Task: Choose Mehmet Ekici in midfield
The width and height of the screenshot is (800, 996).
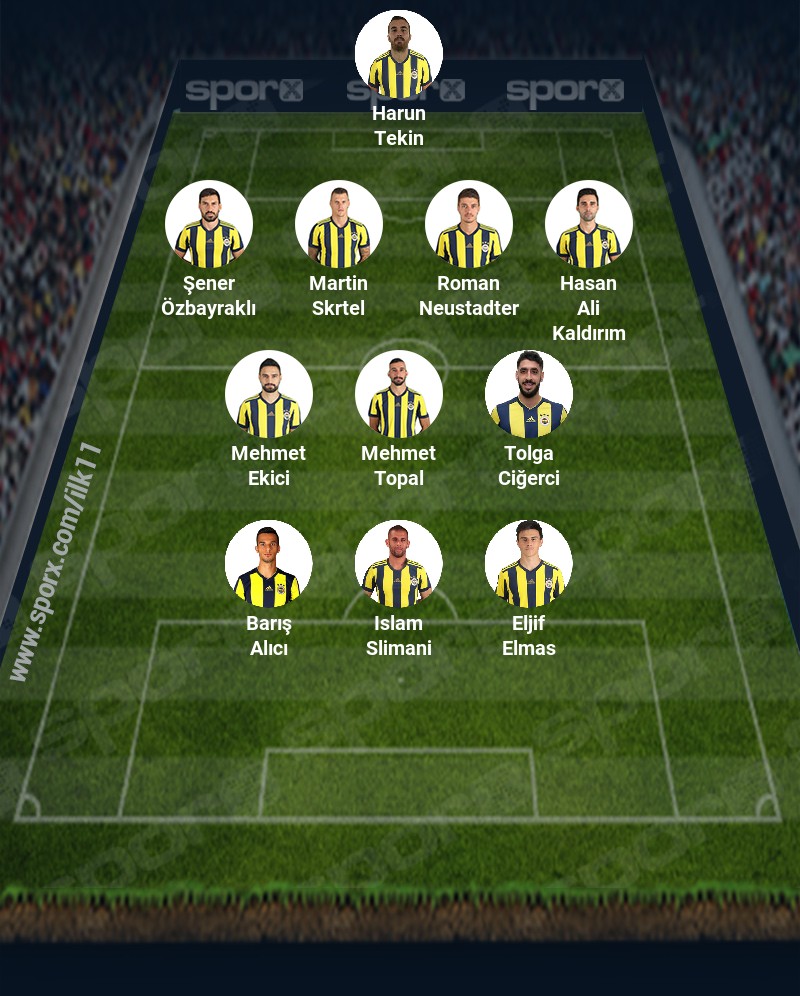Action: (269, 394)
